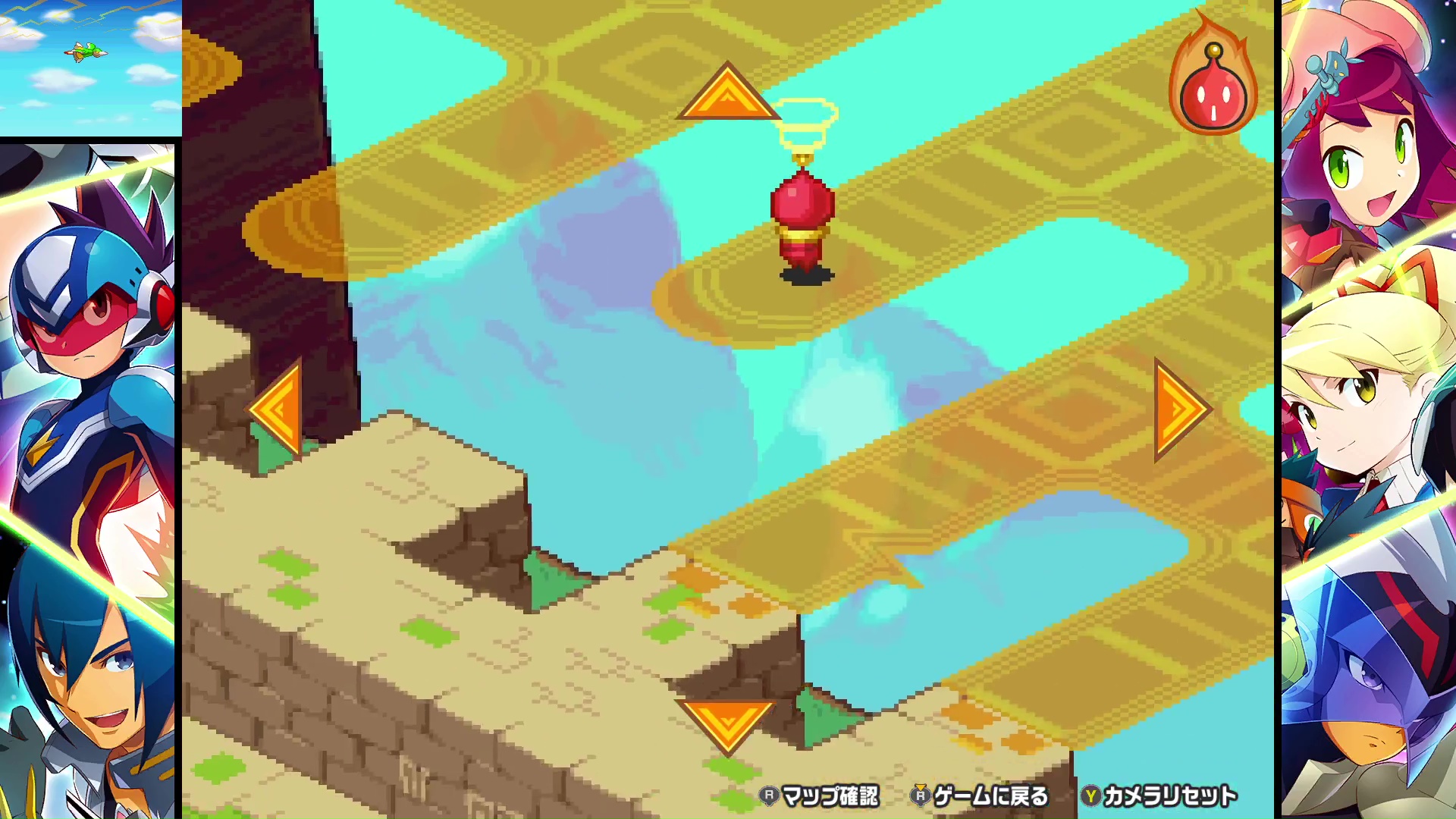Viewport: 1456px width, 819px height.
Task: Select the upward navigation arrow above the player
Action: [x=729, y=99]
